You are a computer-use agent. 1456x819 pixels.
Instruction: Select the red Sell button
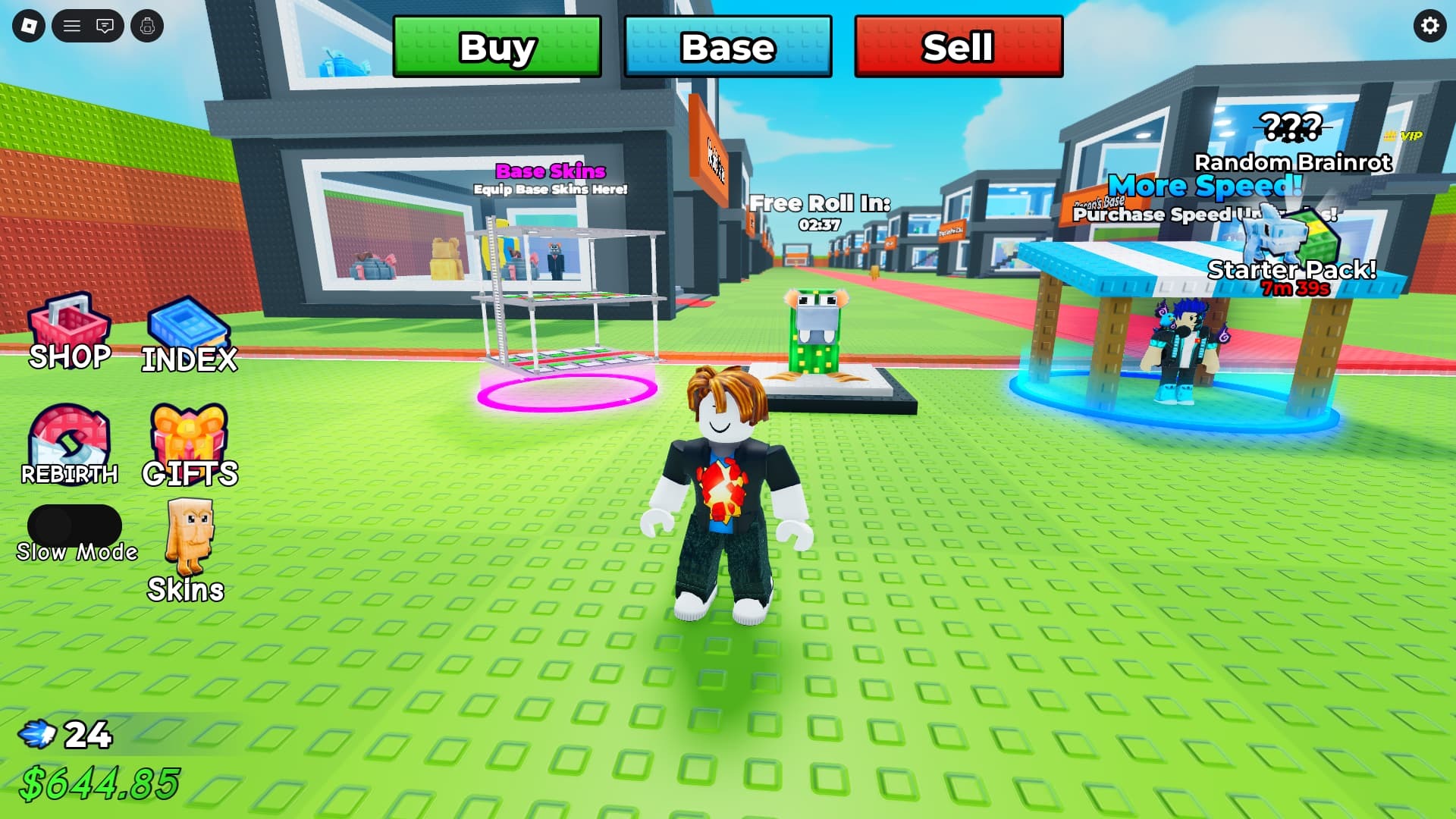click(x=958, y=47)
